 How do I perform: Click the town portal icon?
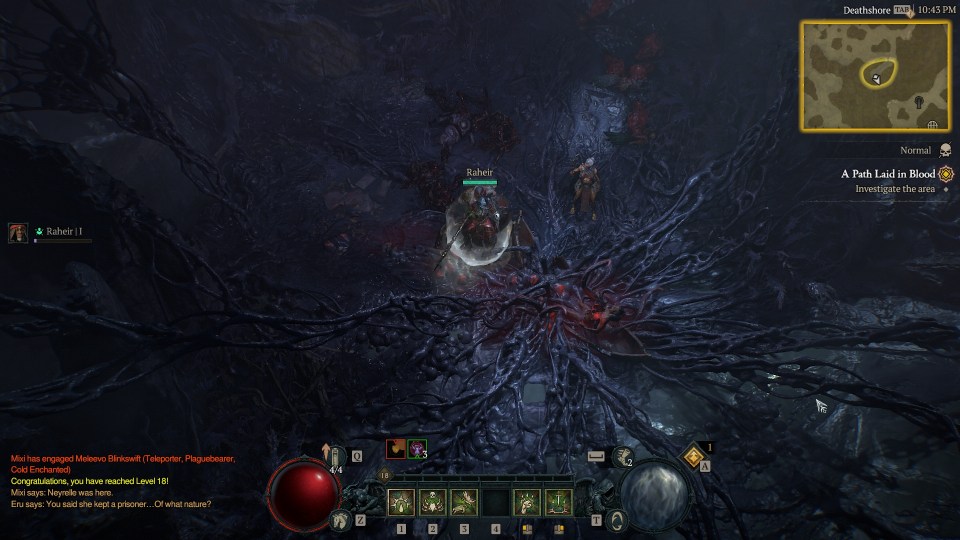(x=617, y=519)
